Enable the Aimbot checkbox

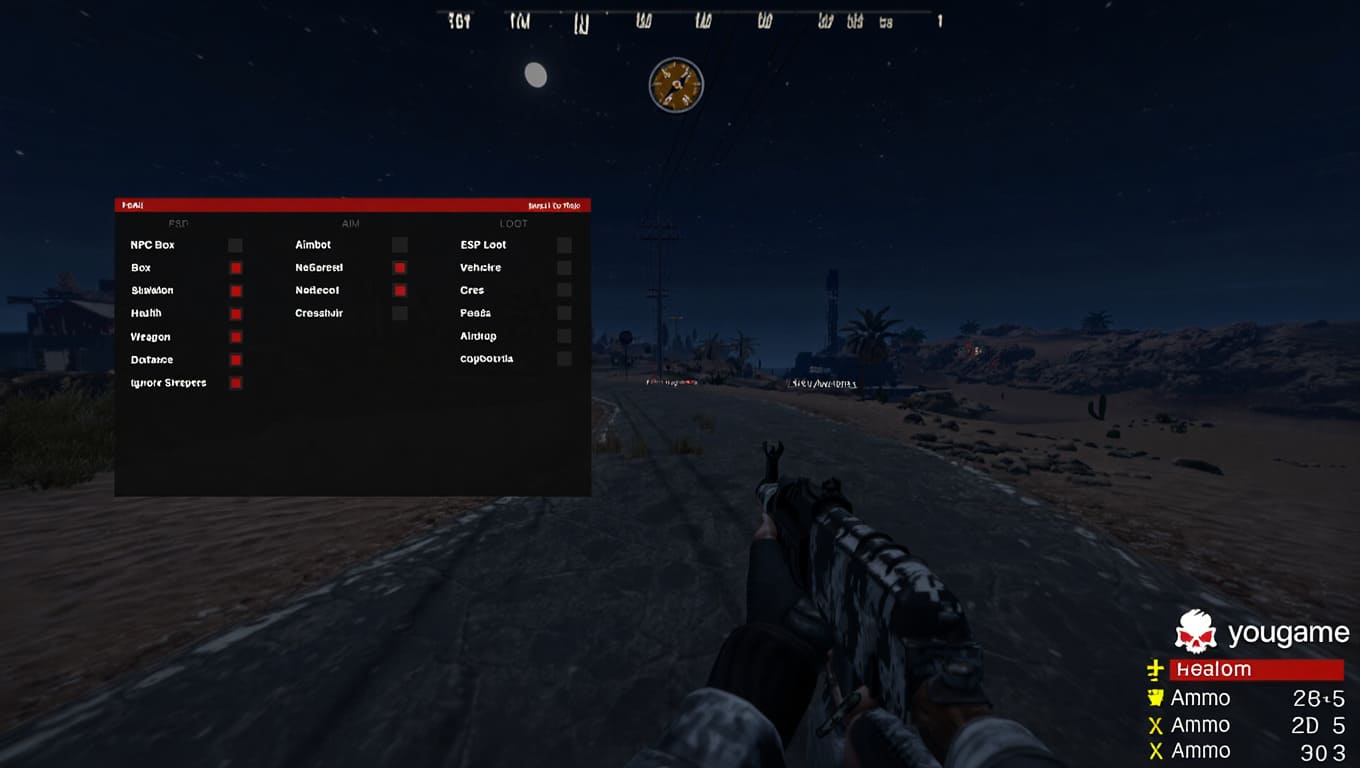[400, 245]
